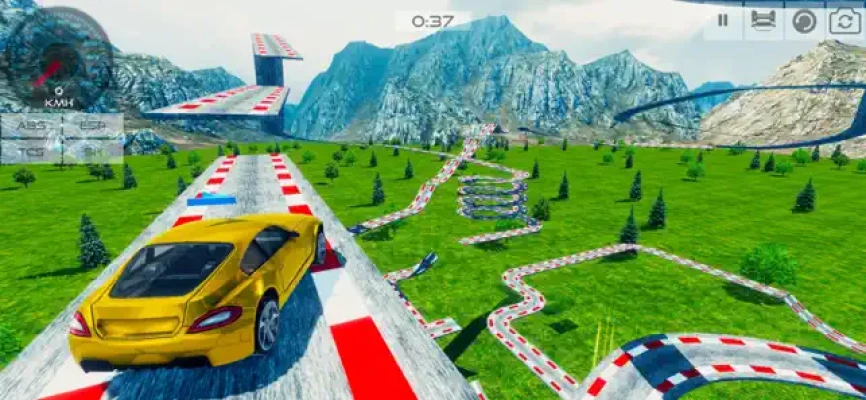Screen dimensions: 866x400
Task: Click the car front-view icon
Action: click(763, 21)
